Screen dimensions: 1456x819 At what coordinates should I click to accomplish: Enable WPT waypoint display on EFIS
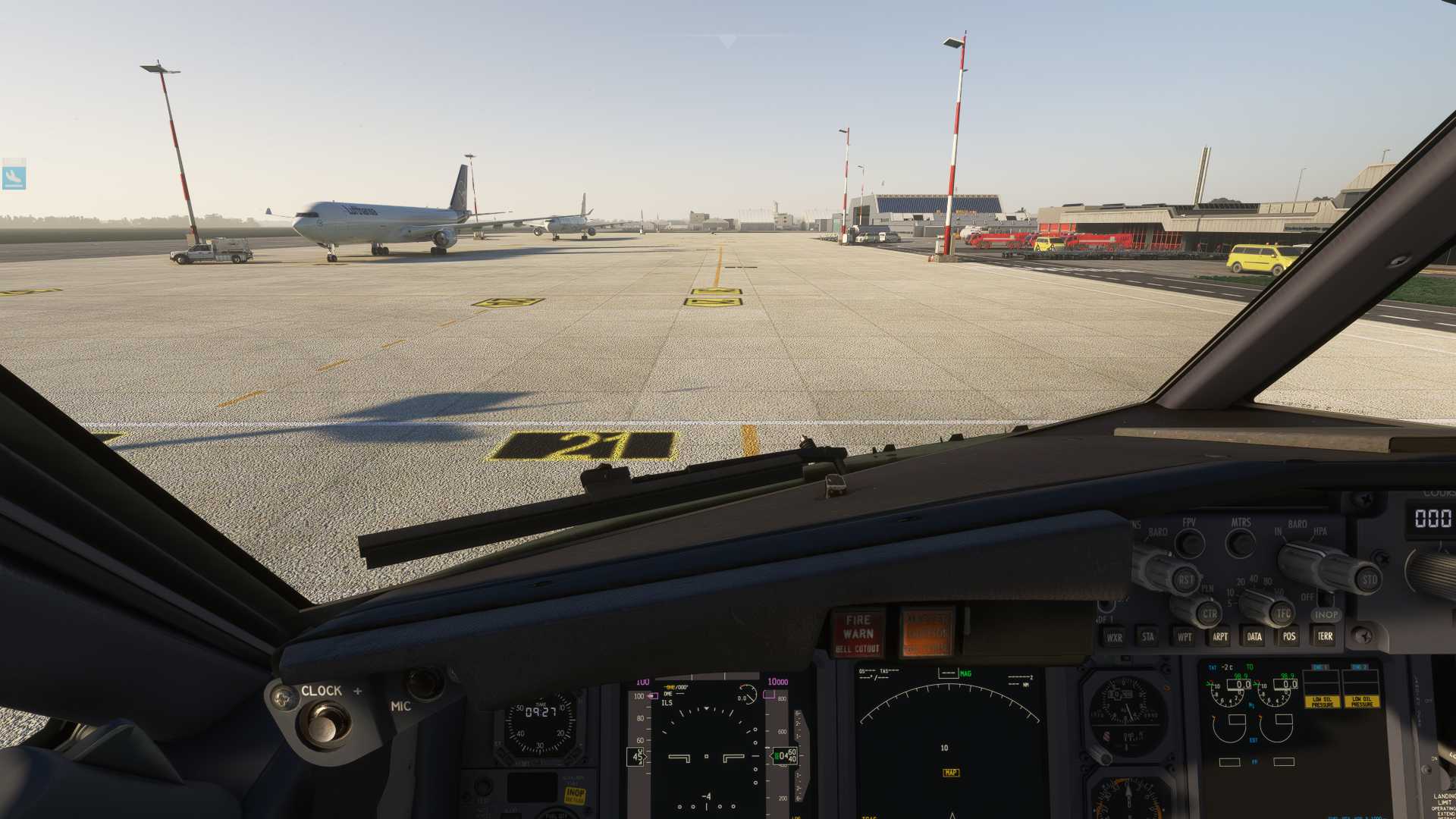coord(1185,637)
